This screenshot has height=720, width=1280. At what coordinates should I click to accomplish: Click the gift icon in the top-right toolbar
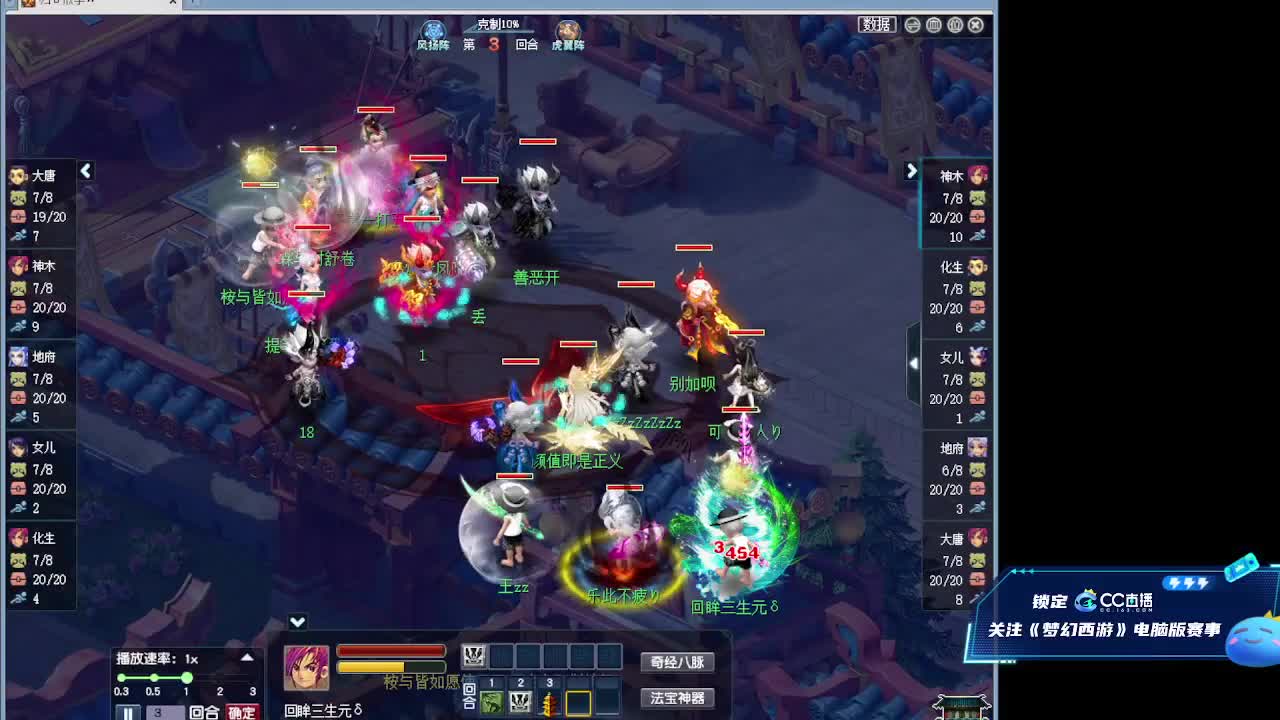[x=955, y=24]
